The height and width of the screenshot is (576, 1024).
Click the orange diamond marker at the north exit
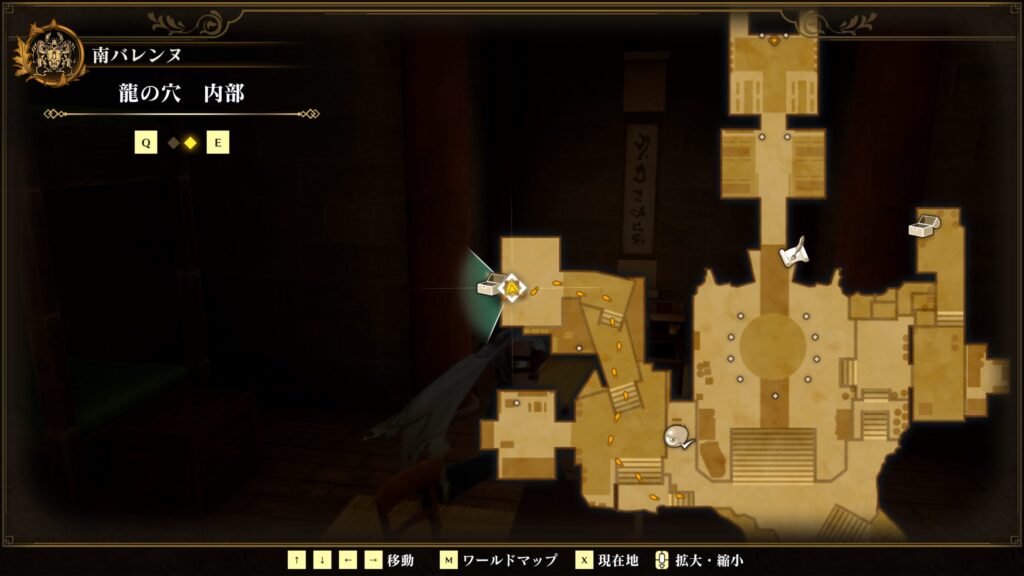(x=773, y=40)
